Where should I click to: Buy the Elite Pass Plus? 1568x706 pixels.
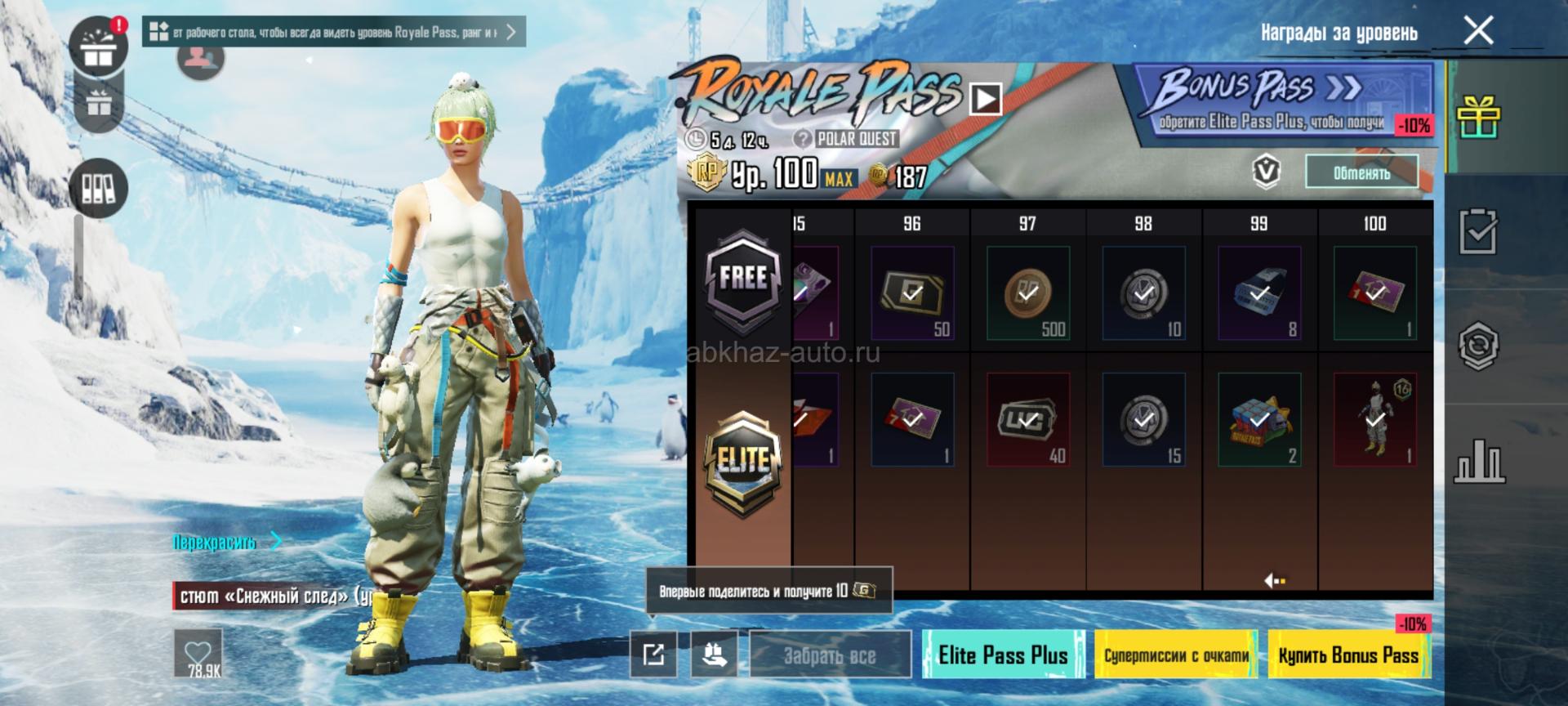tap(1003, 655)
